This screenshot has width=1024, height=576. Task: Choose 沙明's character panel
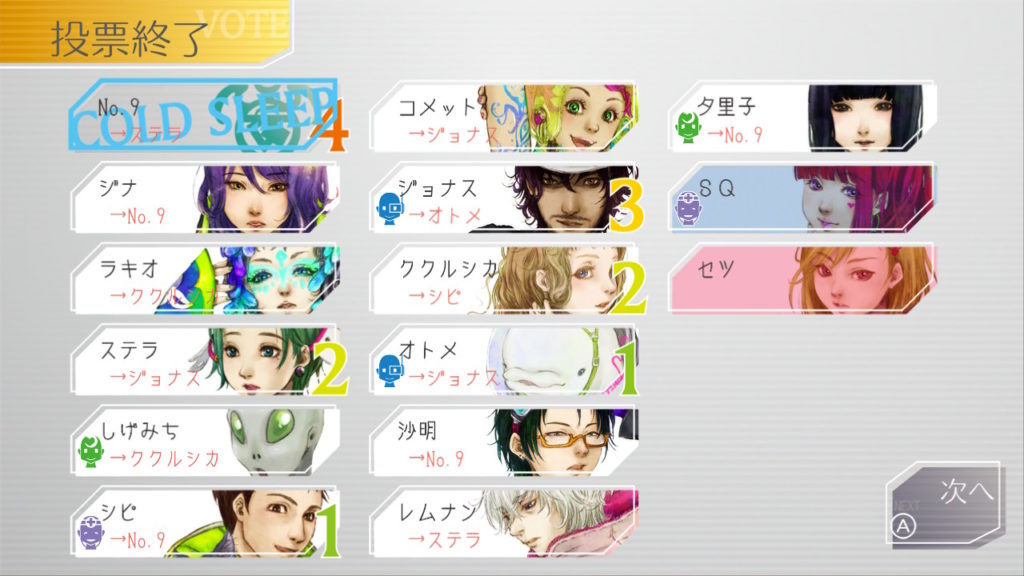pos(503,442)
